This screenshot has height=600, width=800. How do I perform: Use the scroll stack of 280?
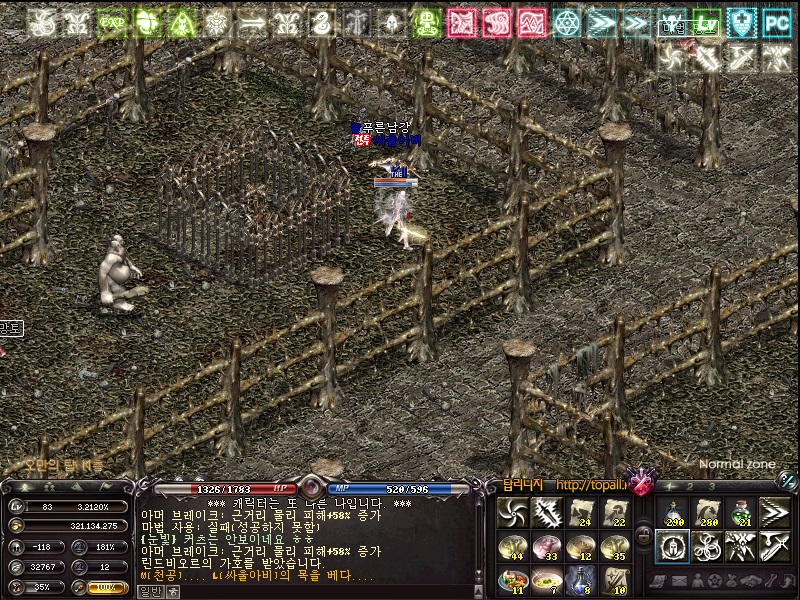pyautogui.click(x=706, y=512)
